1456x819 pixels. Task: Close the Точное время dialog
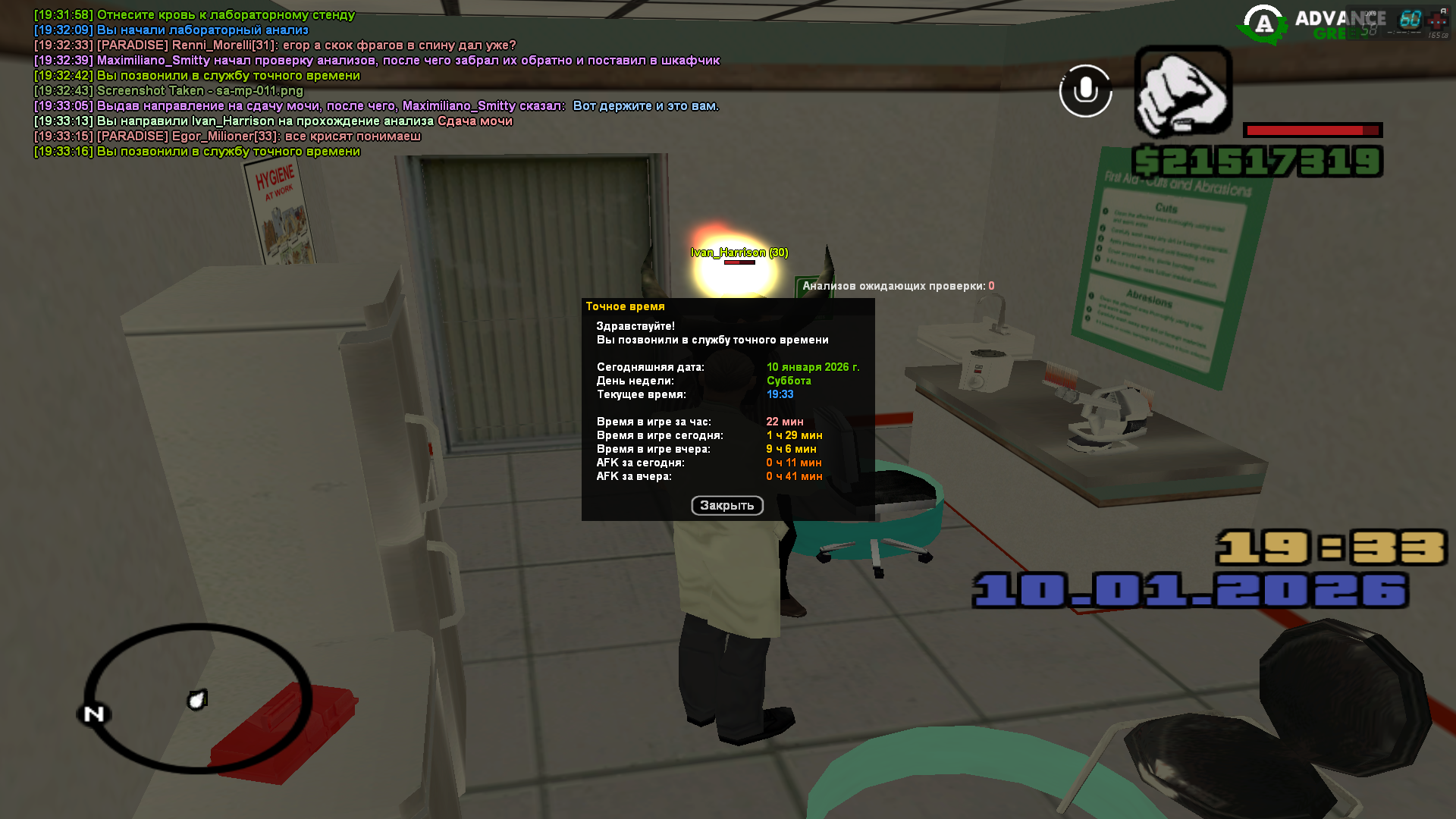726,506
